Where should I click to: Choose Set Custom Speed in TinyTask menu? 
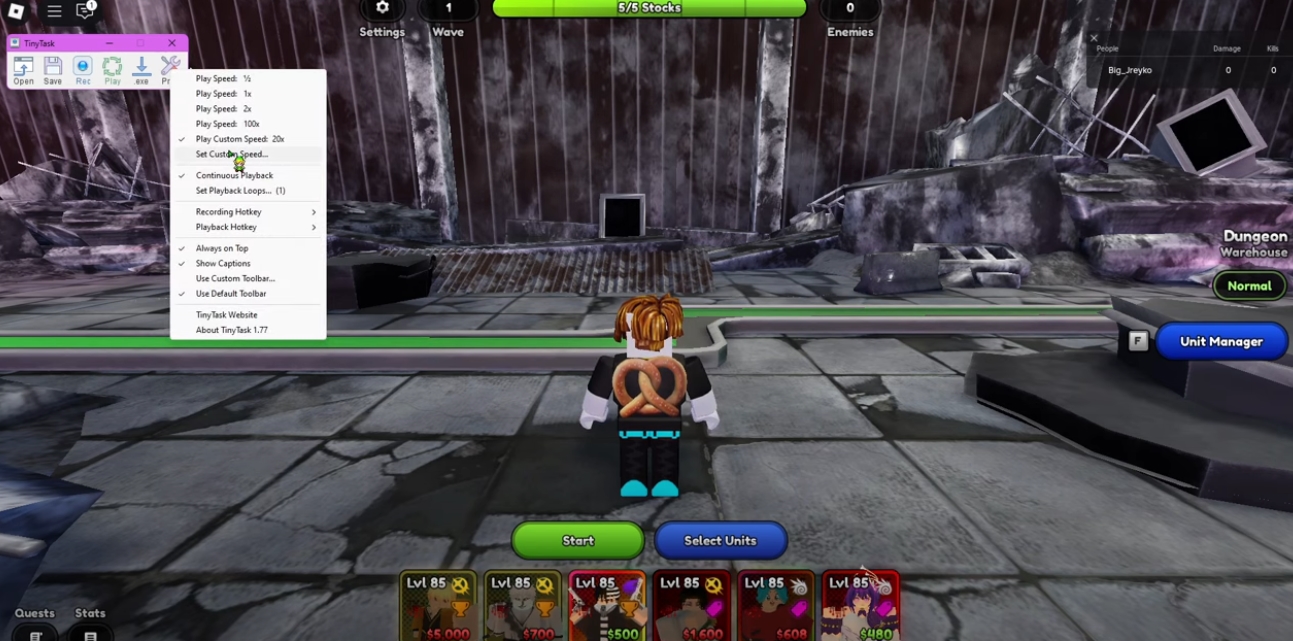[x=232, y=154]
